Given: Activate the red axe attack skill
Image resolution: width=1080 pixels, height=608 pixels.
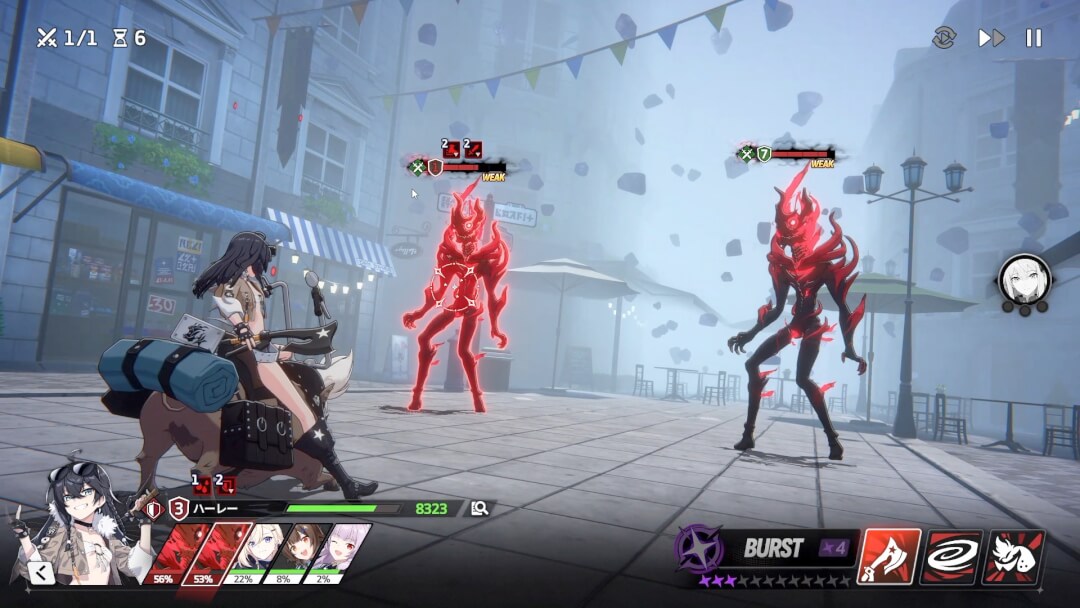Looking at the screenshot, I should point(889,557).
